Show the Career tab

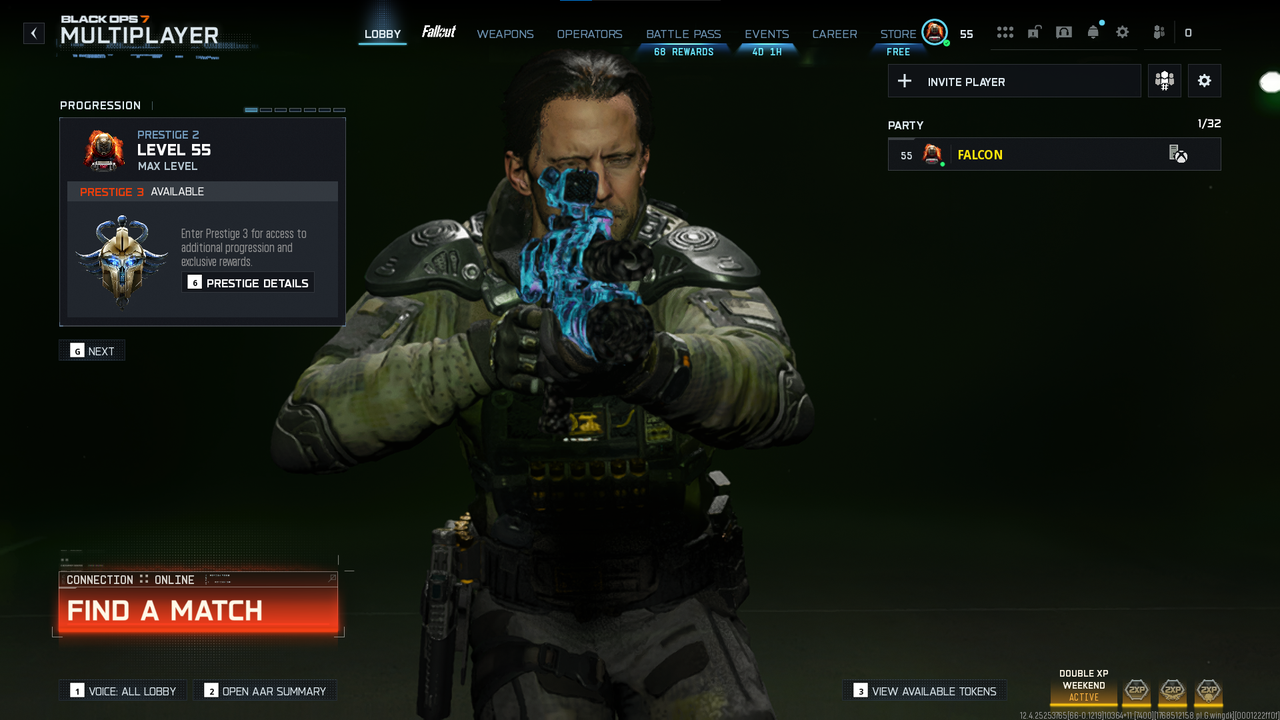[834, 34]
